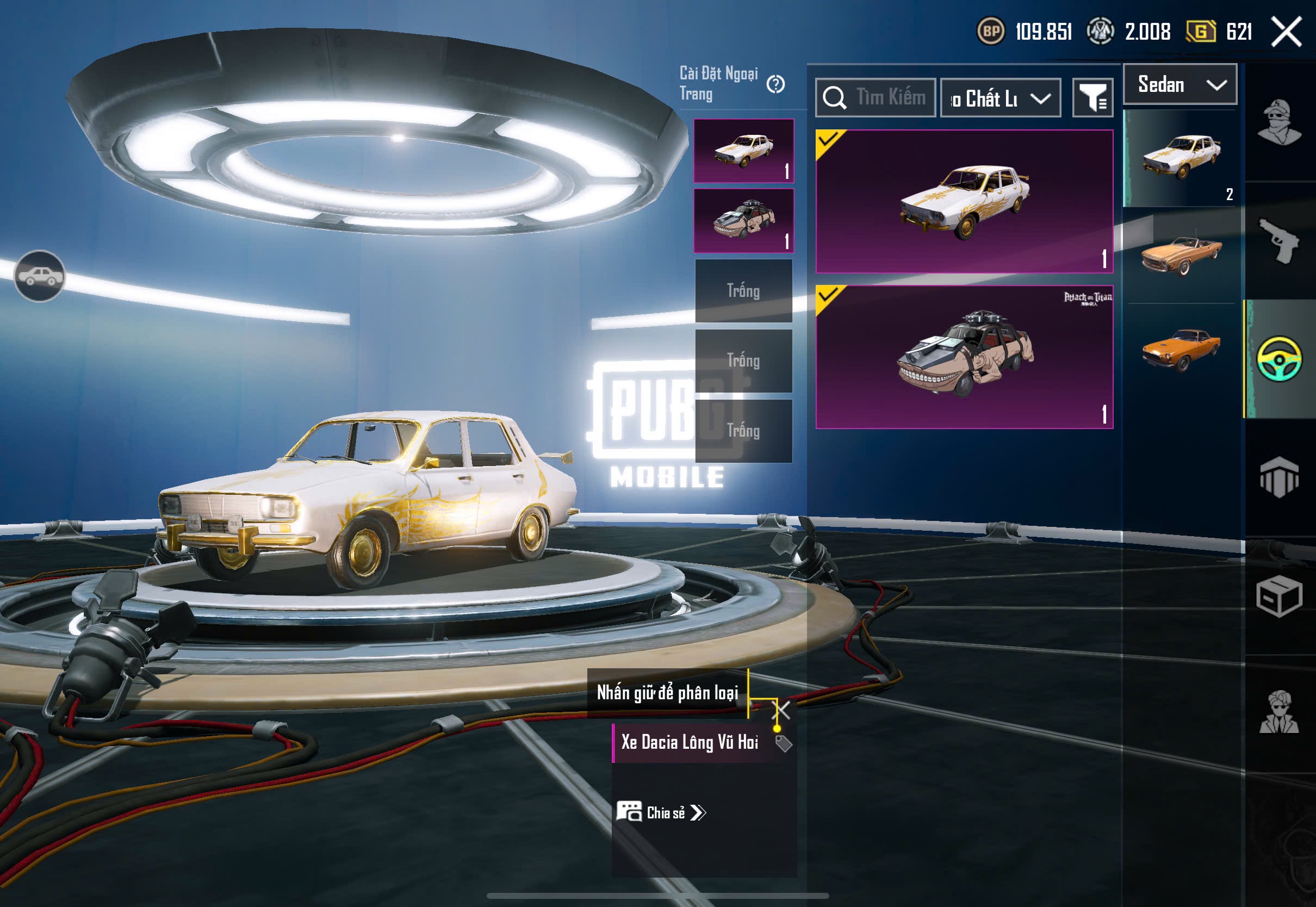Open the outfit category with masked character

pos(1280,122)
